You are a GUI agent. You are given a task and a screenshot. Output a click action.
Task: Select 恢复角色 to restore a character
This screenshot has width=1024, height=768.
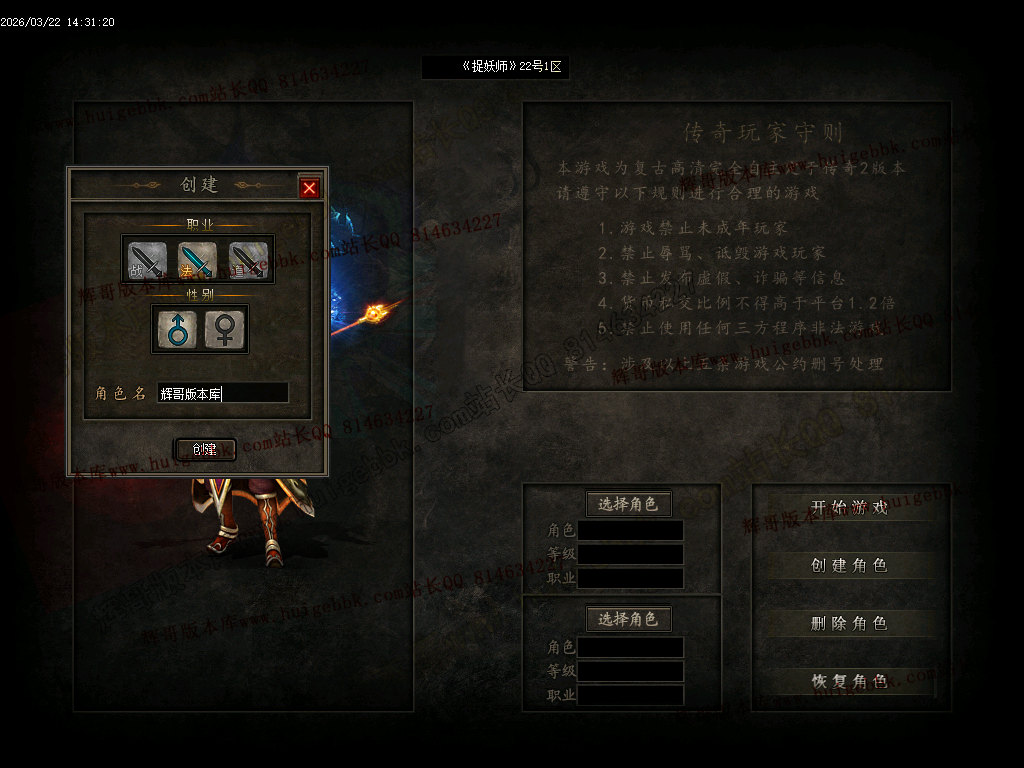coord(850,682)
